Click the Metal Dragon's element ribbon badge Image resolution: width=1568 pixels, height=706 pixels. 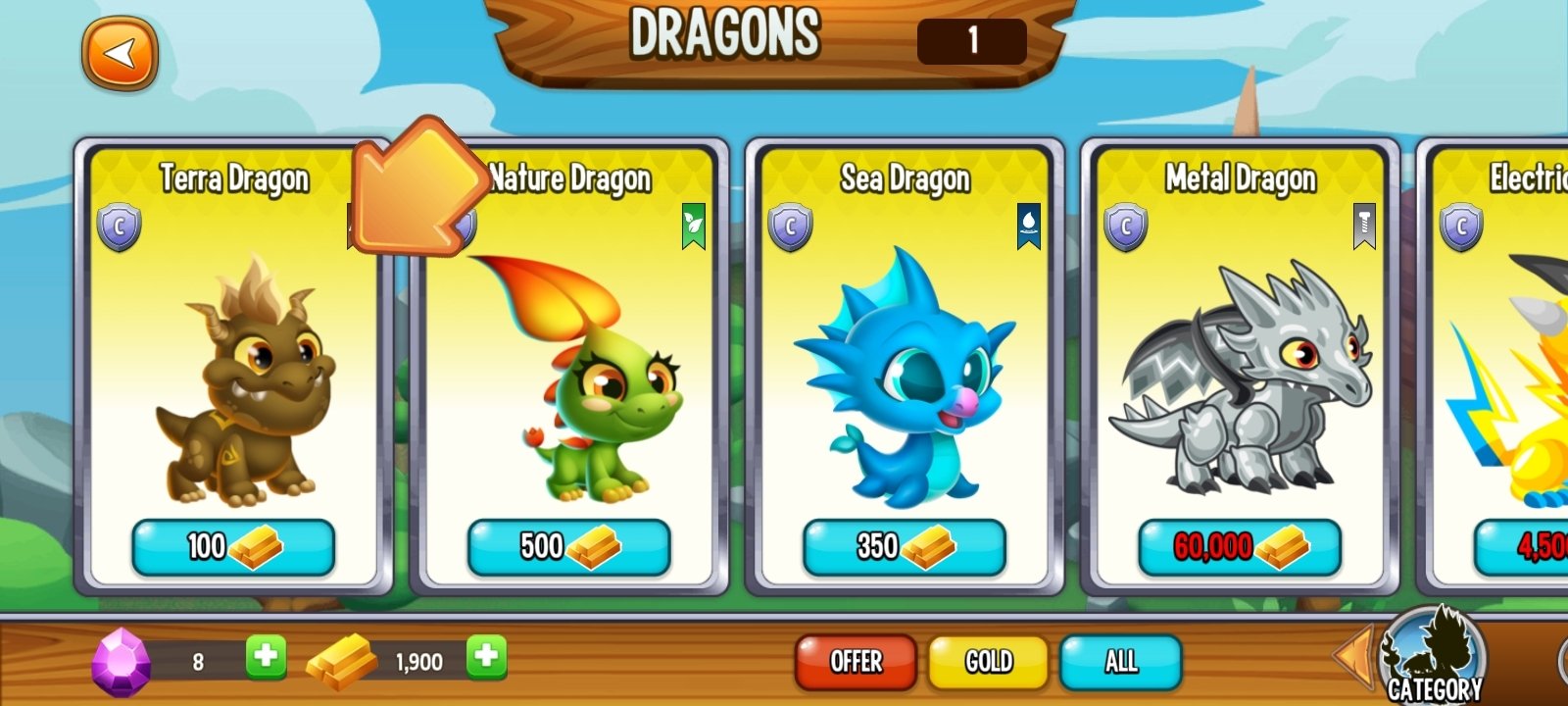(x=1361, y=225)
